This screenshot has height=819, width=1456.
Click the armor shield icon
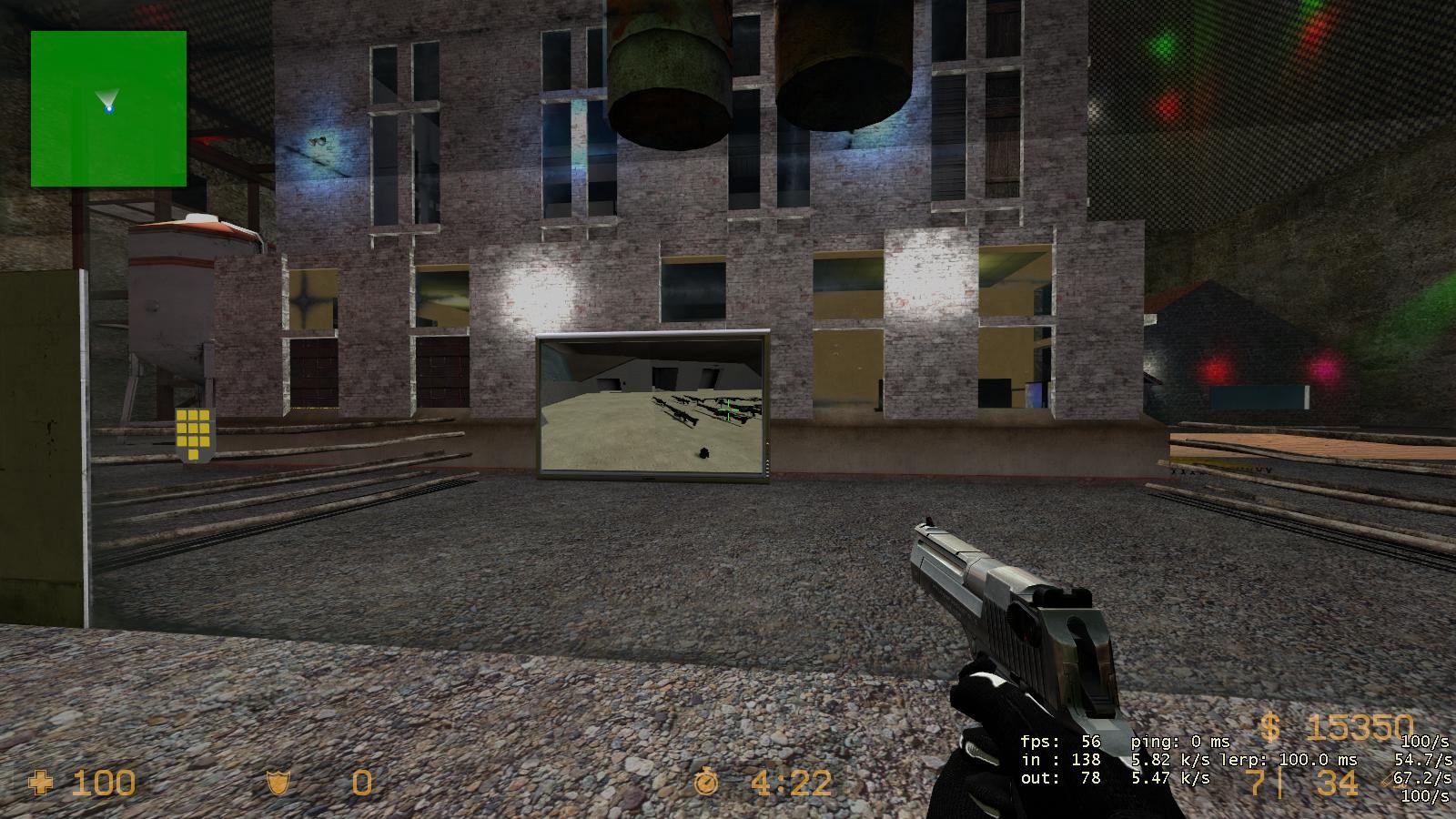coord(278,784)
